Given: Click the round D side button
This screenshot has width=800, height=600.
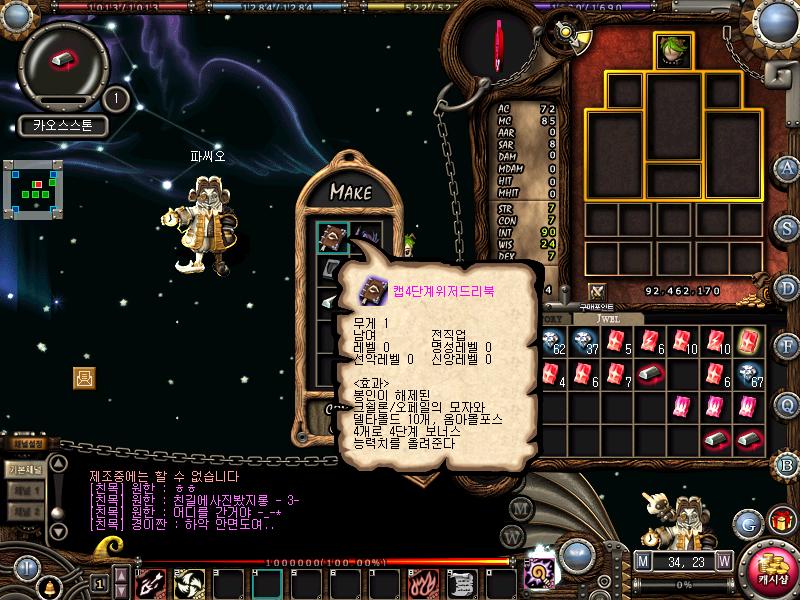Looking at the screenshot, I should (788, 288).
